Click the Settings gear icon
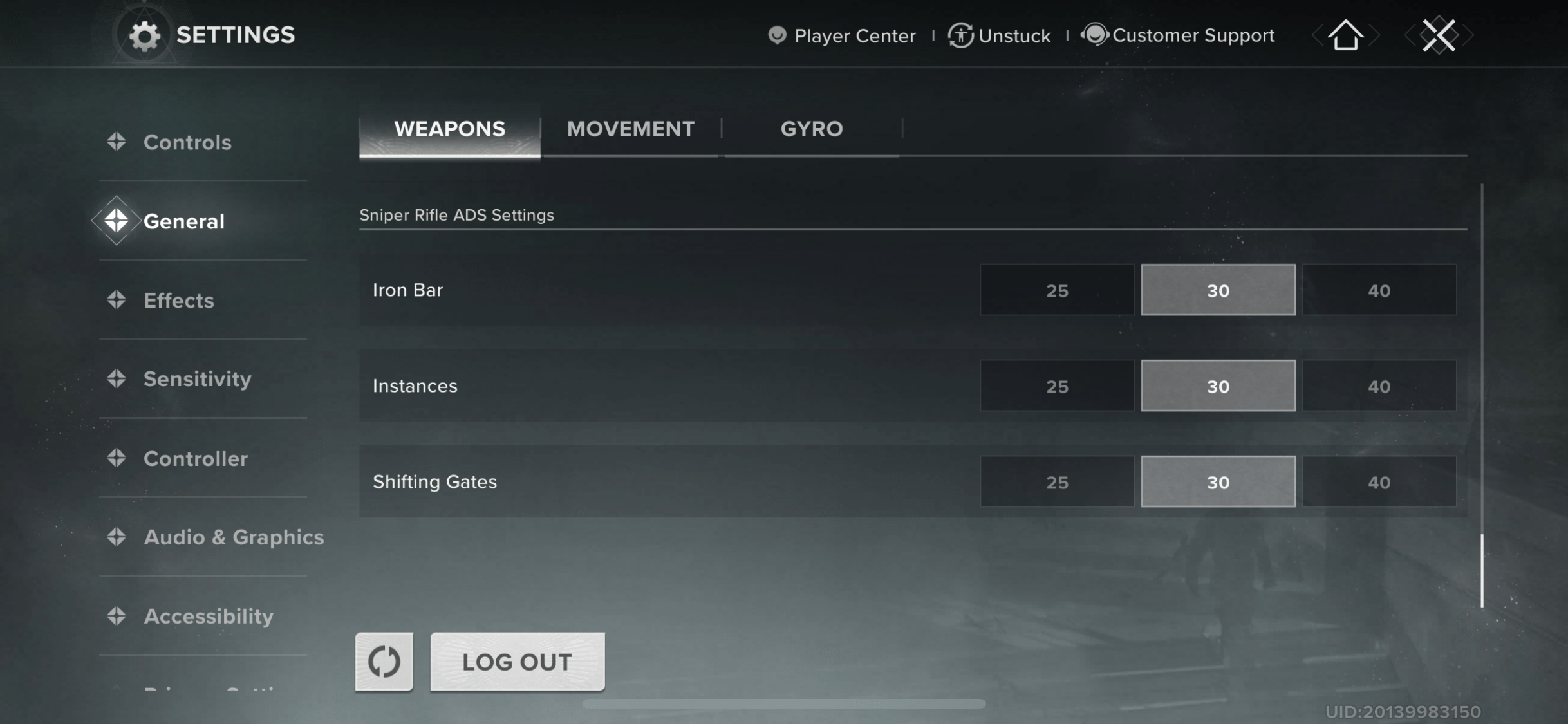This screenshot has width=1568, height=724. click(147, 35)
